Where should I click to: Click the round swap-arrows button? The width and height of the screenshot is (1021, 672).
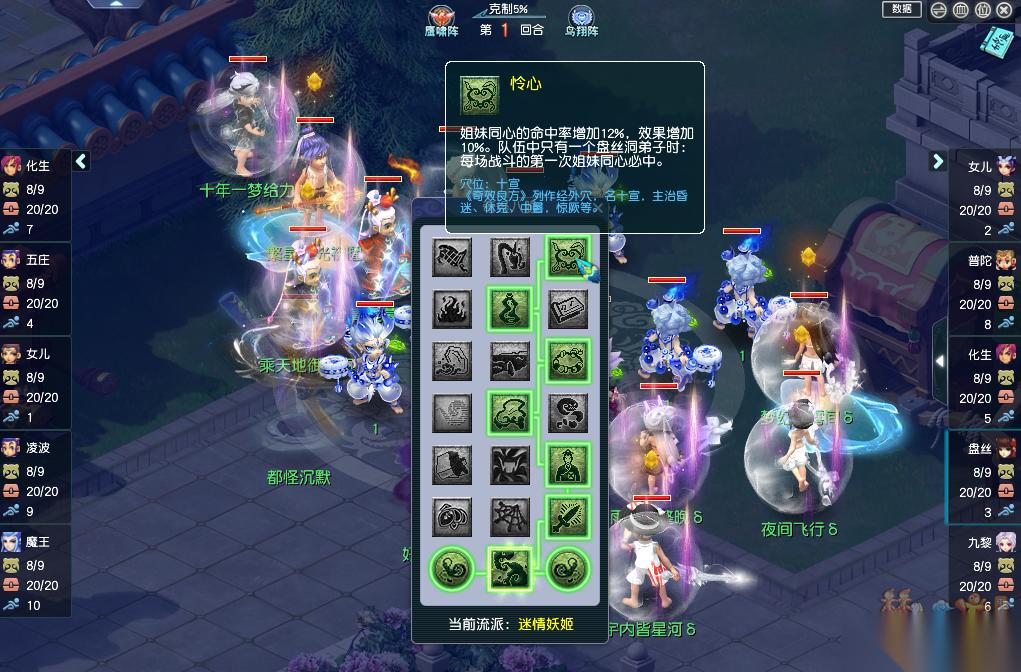(938, 10)
